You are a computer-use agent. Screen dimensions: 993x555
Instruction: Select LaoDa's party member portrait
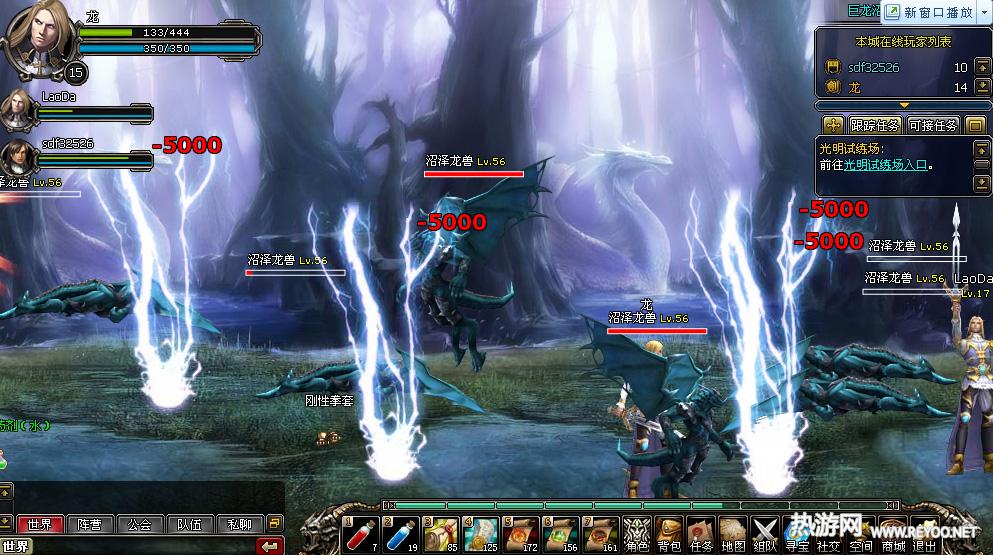pyautogui.click(x=17, y=110)
